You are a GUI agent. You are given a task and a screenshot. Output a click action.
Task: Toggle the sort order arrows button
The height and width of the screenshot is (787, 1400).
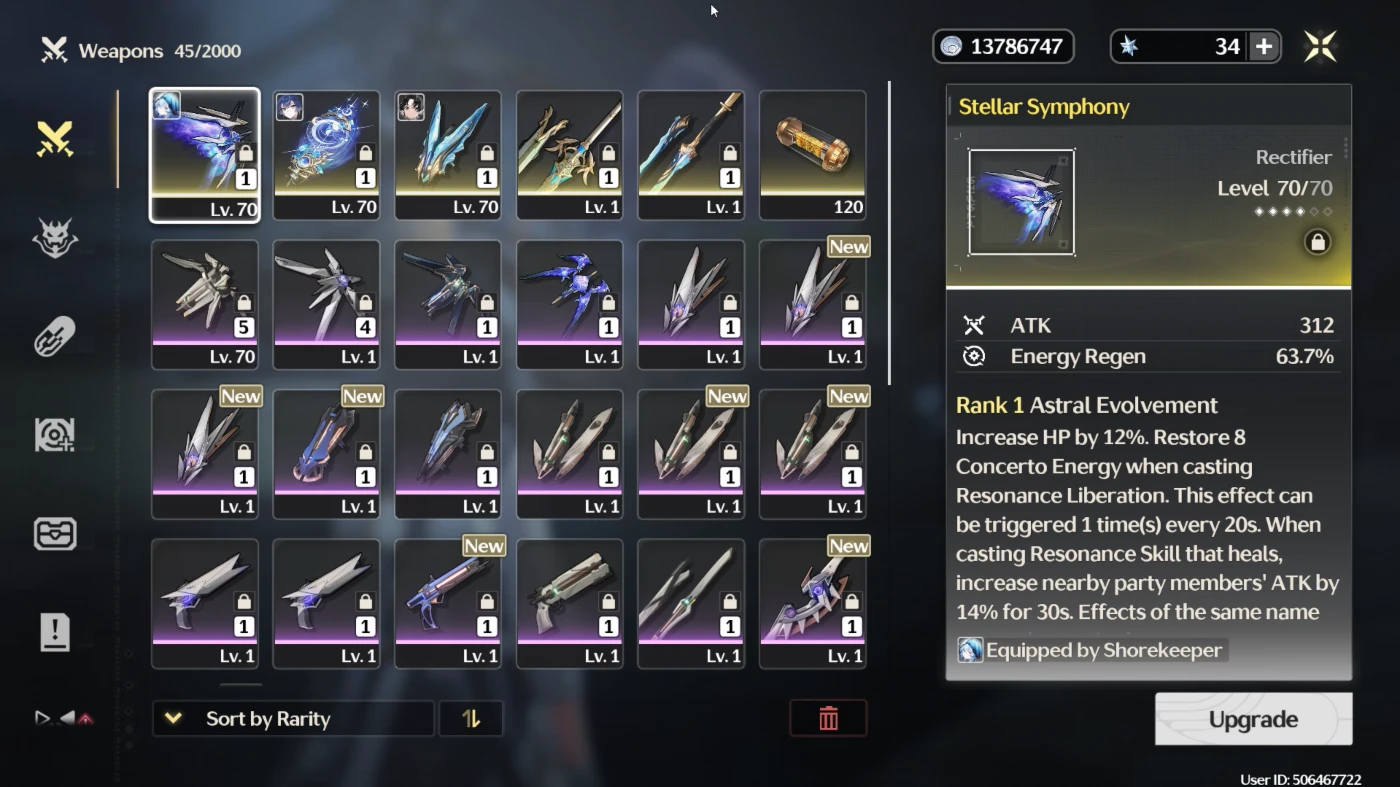[x=471, y=718]
